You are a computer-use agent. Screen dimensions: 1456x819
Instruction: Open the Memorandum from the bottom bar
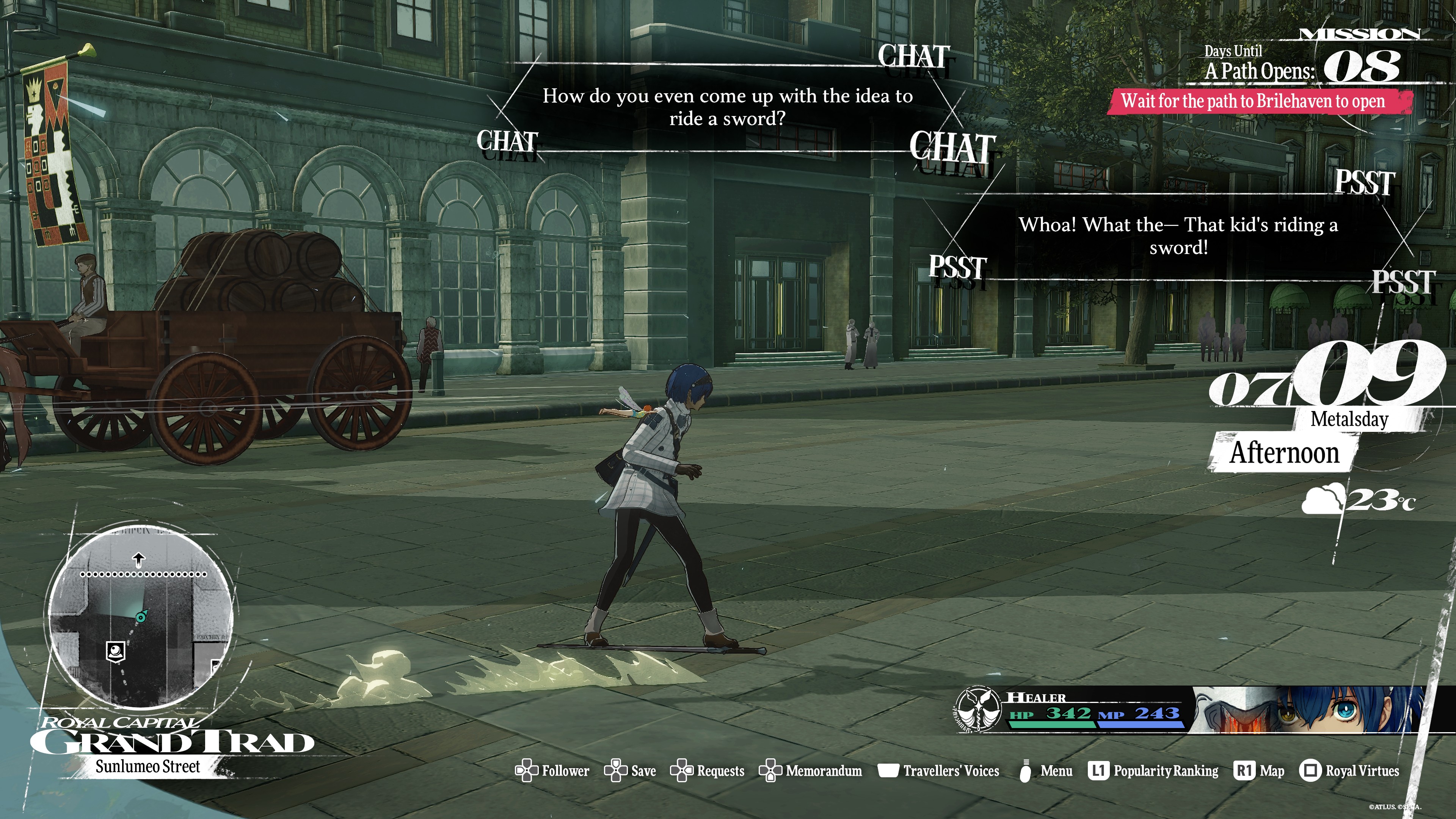coord(811,771)
